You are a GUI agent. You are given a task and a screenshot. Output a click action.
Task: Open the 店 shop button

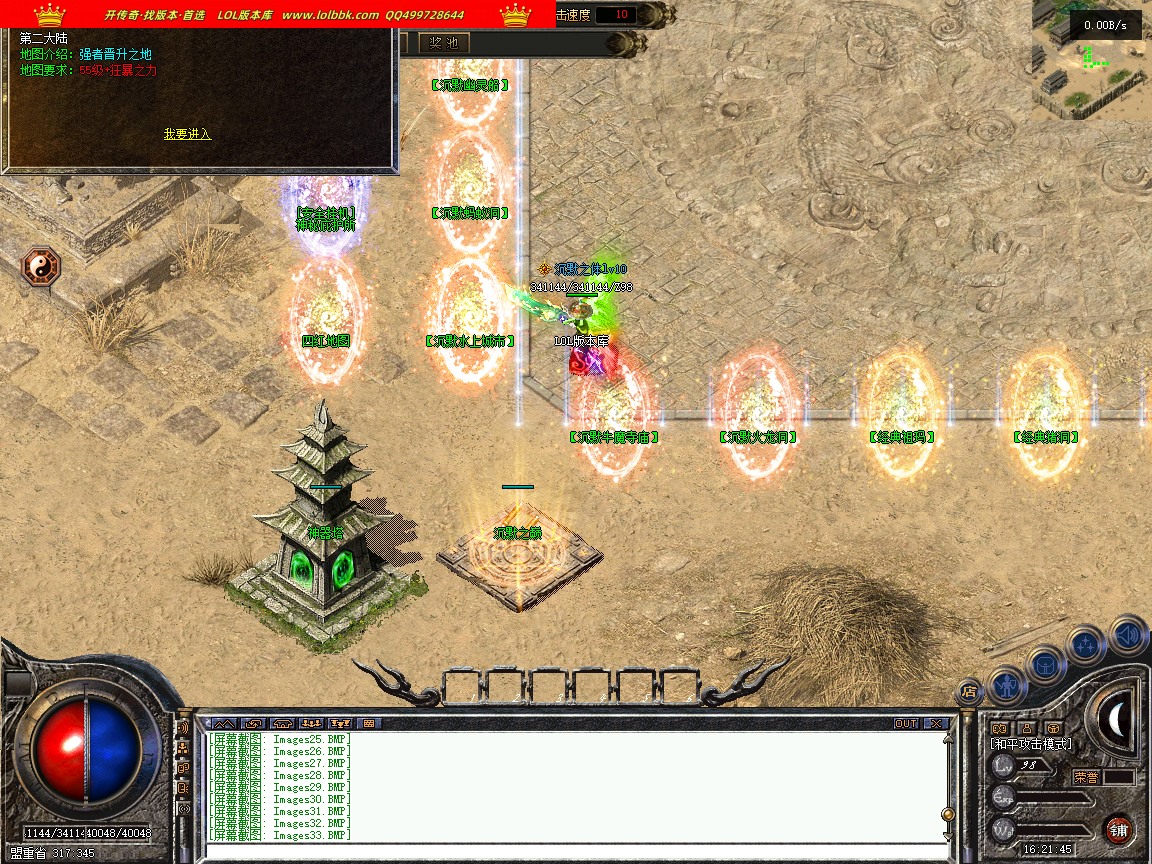click(969, 690)
